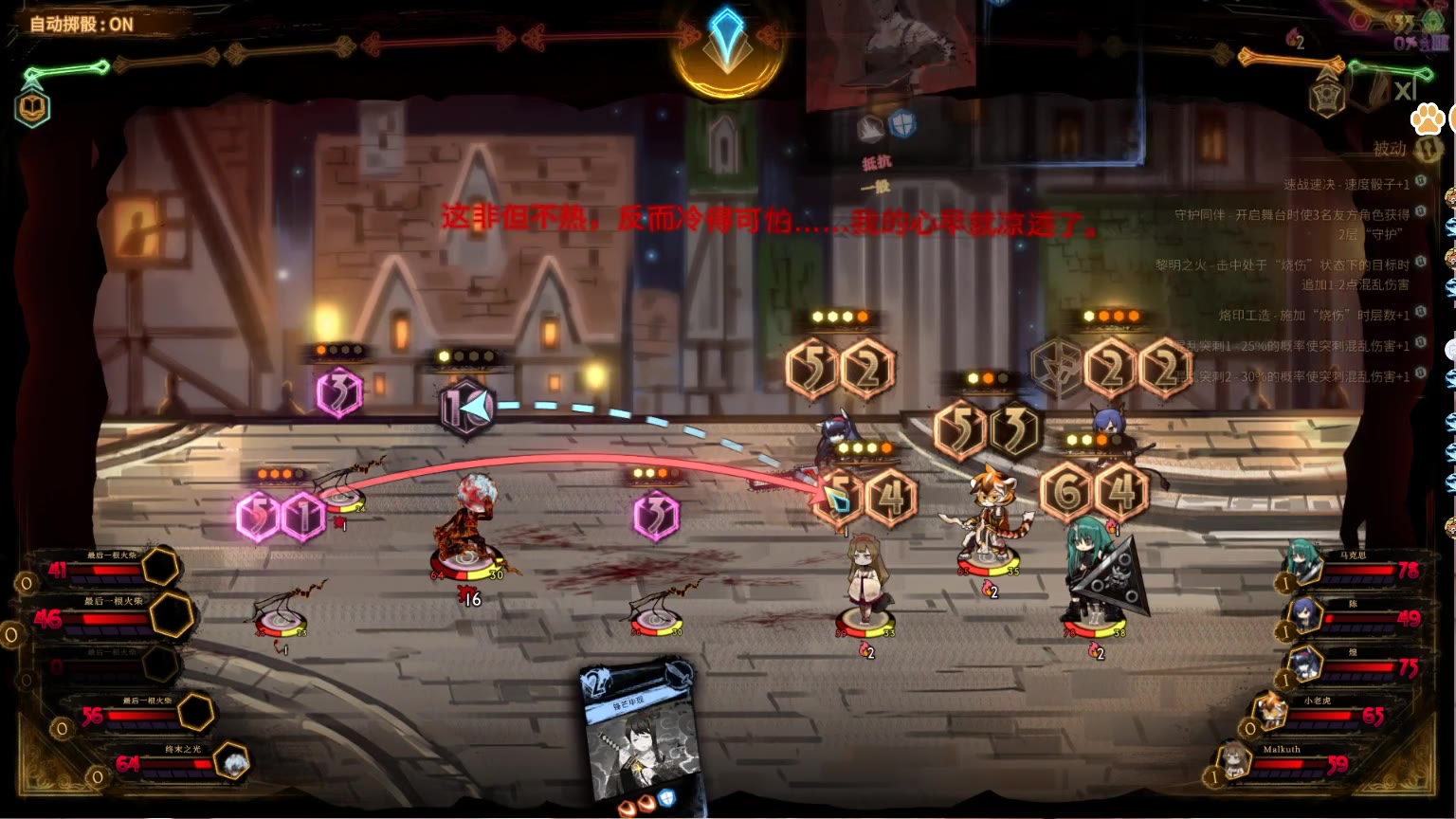Click the central blue crystal turn emblem

click(727, 43)
